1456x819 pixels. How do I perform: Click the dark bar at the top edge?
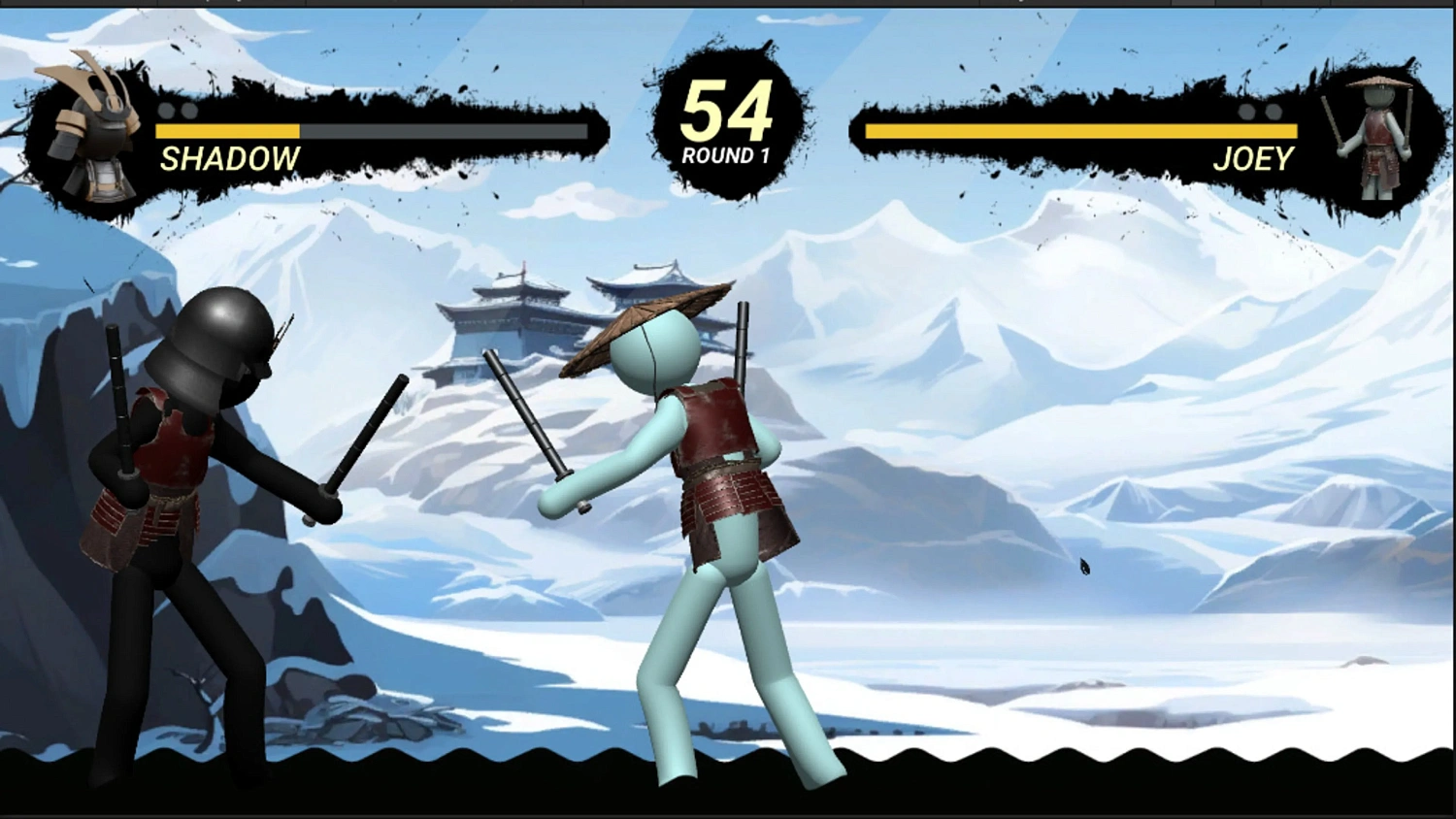(728, 5)
